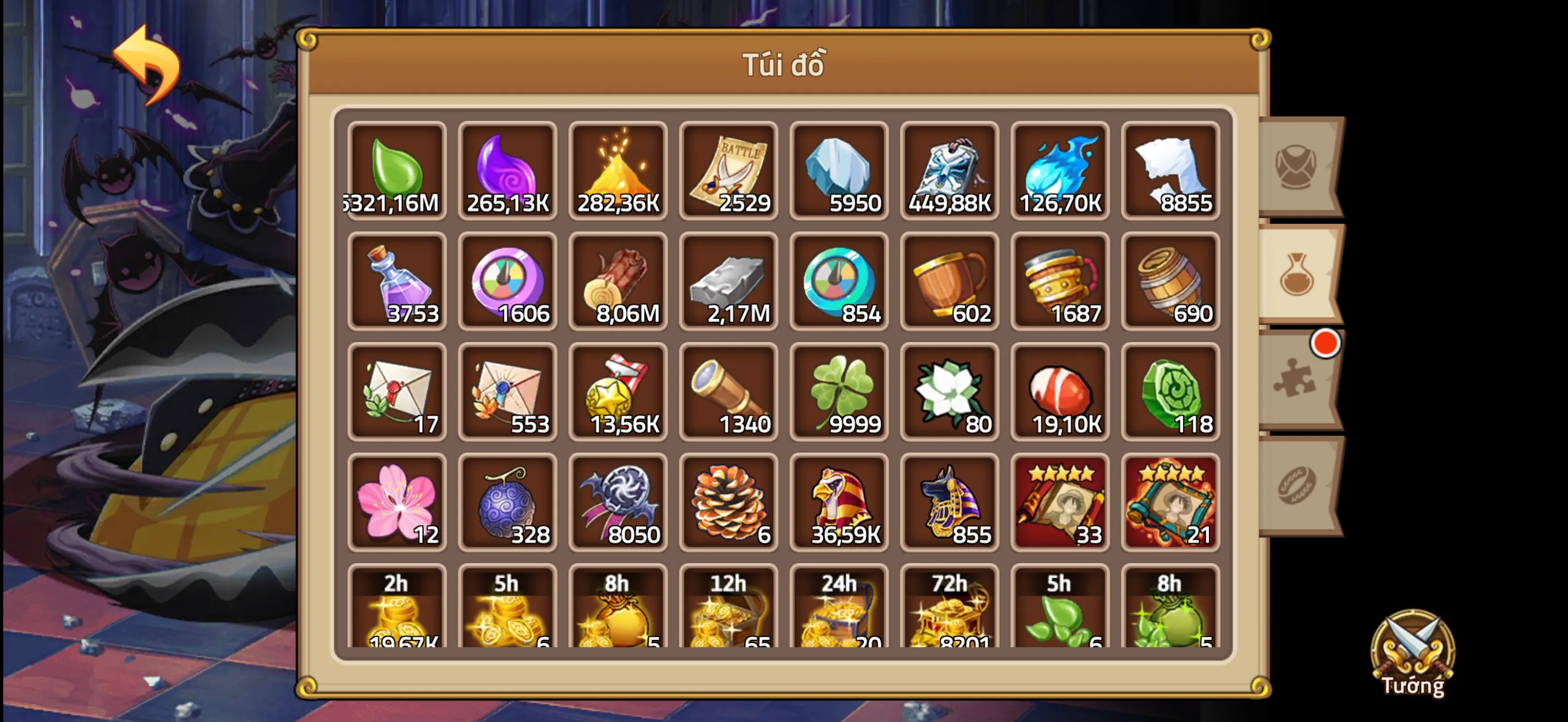Select the Horus falcon emblem item
The height and width of the screenshot is (722, 1568).
click(x=839, y=503)
